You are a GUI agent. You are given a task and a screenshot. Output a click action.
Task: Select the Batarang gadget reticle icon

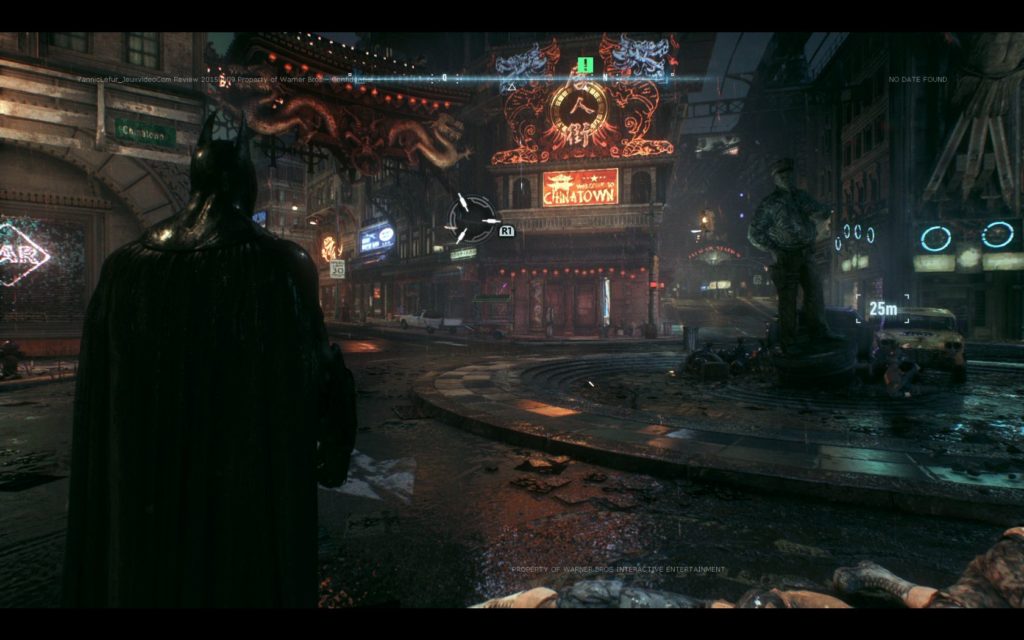point(471,218)
